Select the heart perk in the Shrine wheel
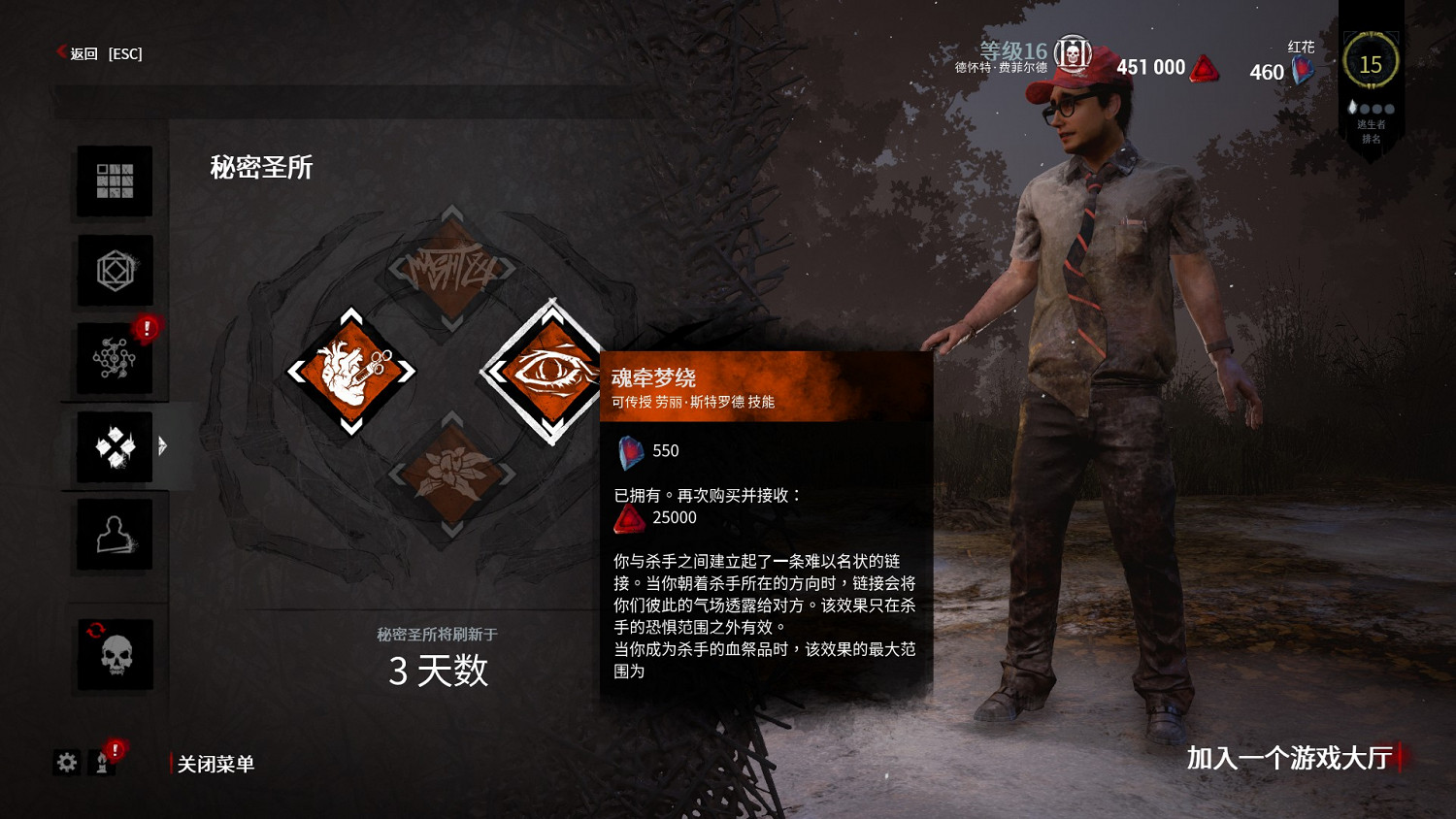Screen dimensions: 1456x819 pyautogui.click(x=349, y=371)
